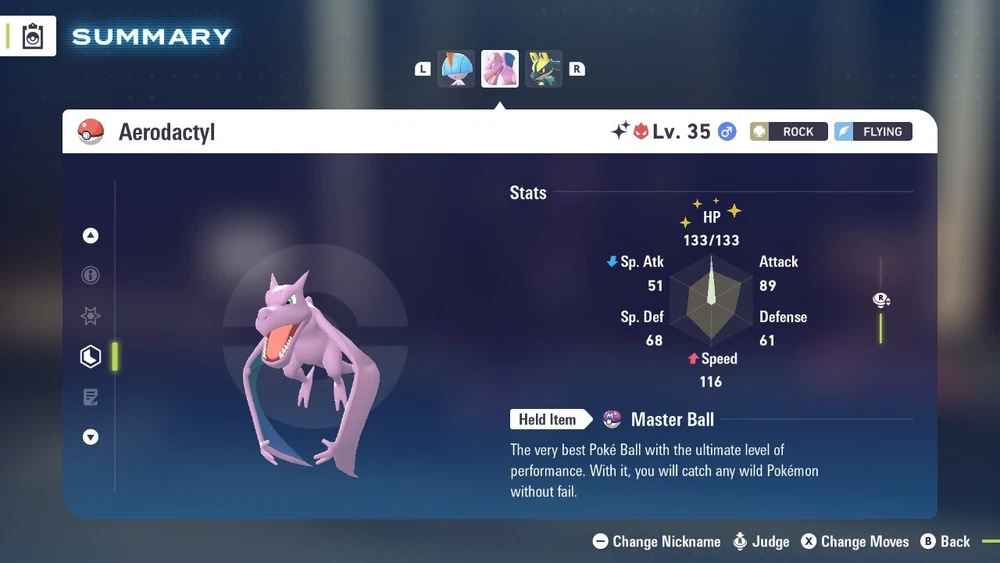Select the shiny Ralts party thumbnail

tap(456, 69)
